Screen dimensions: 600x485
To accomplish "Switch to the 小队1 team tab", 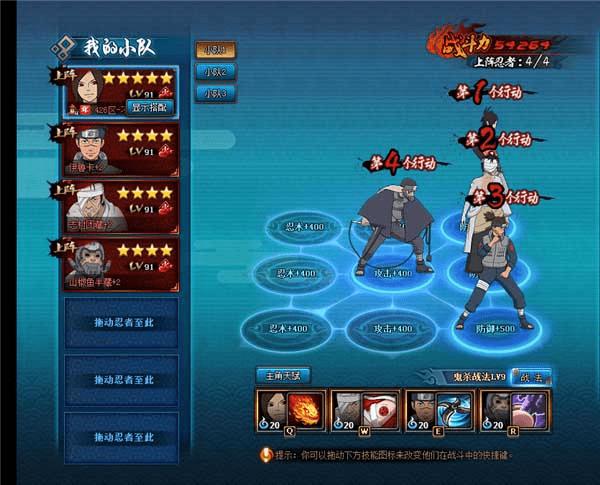I will click(213, 49).
